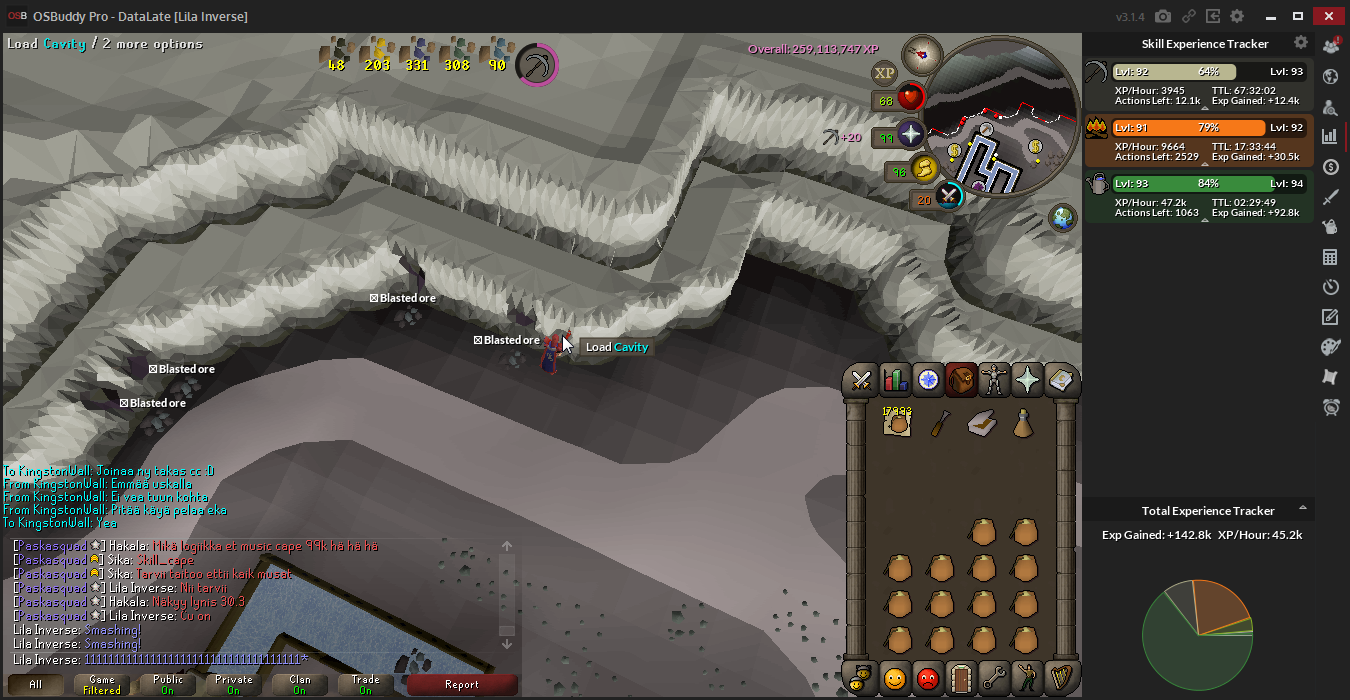Toggle the run energy orb
Viewport: 1350px width, 700px height.
[x=922, y=169]
